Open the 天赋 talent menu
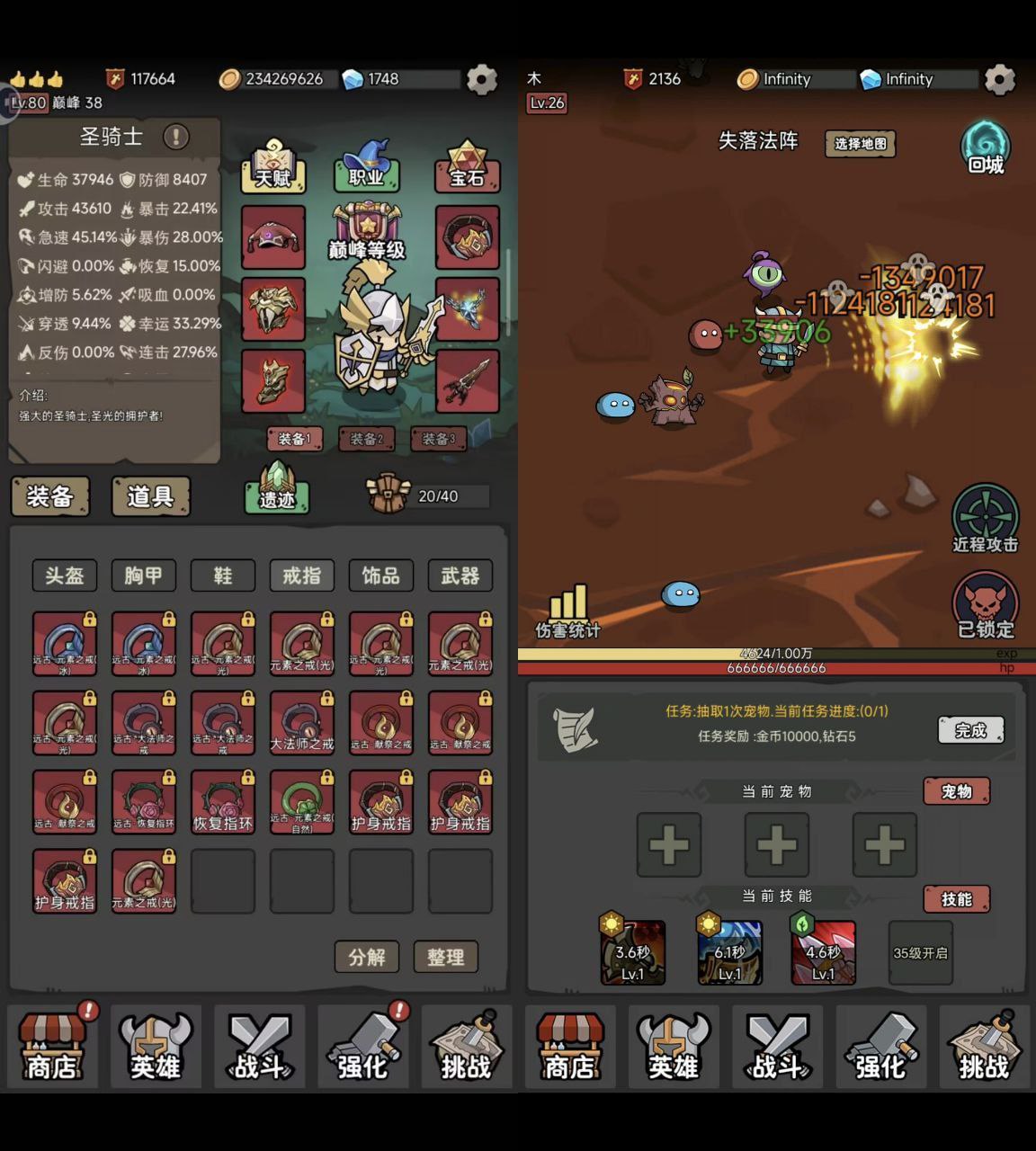This screenshot has width=1036, height=1151. click(x=273, y=167)
